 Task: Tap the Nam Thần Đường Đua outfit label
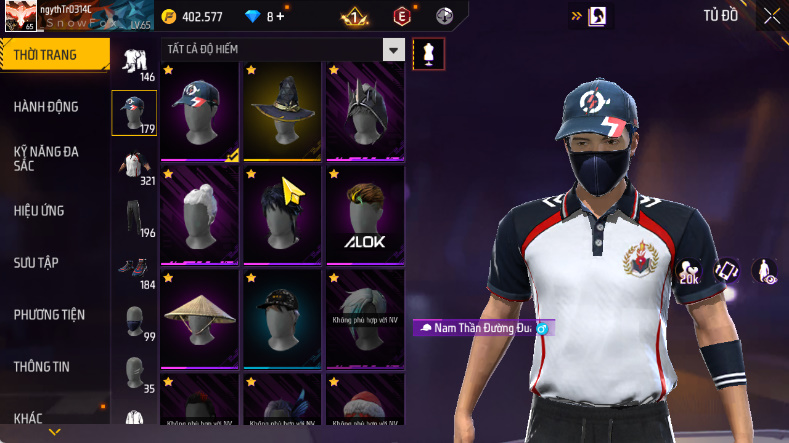(484, 328)
